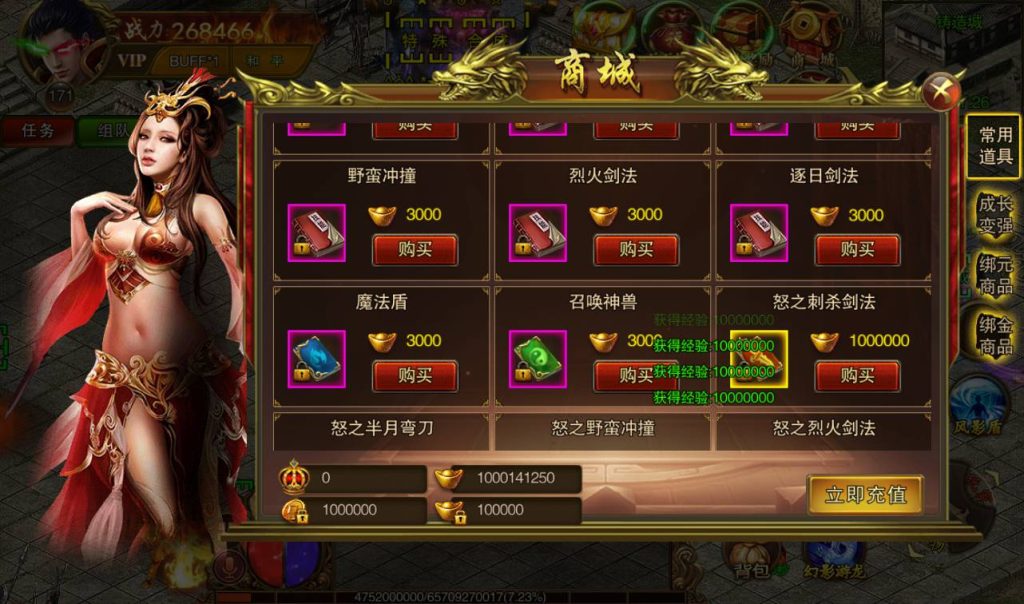Click the 立即充值 recharge button

[x=865, y=494]
